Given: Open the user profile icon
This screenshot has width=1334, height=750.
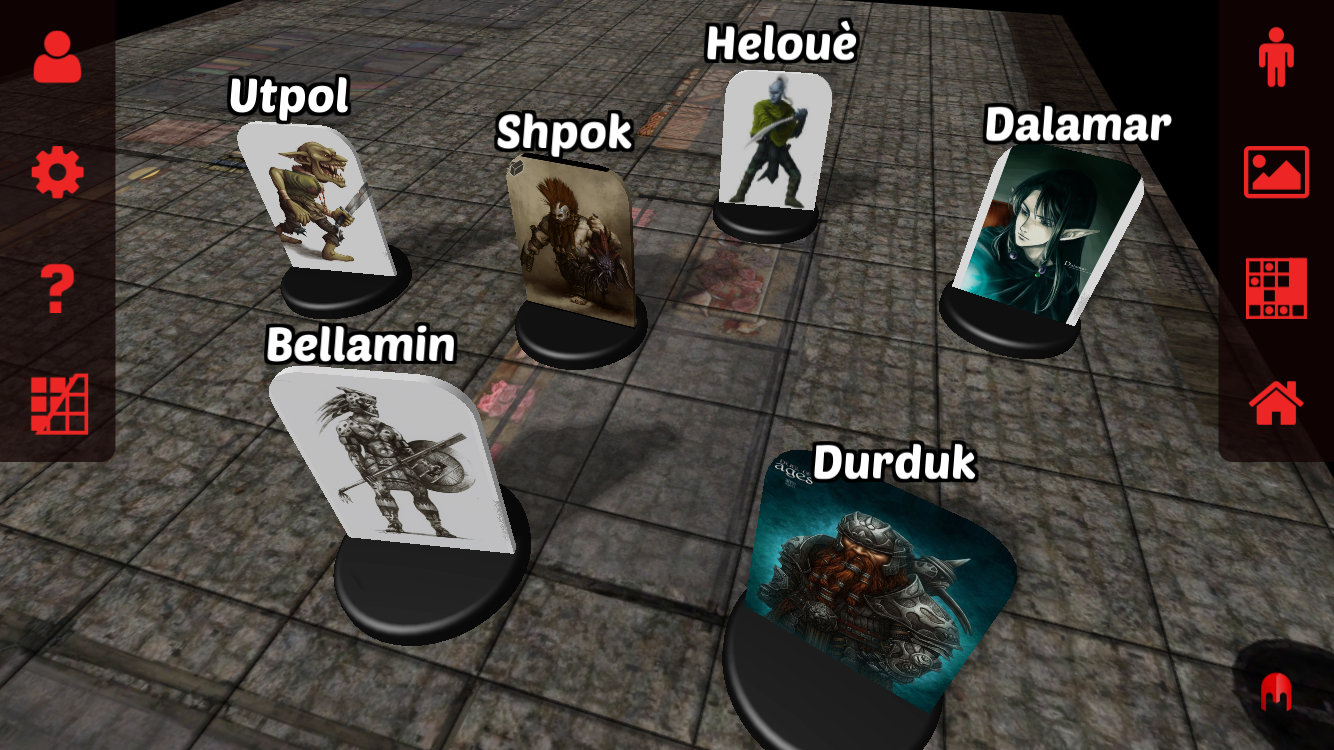Looking at the screenshot, I should (x=57, y=57).
